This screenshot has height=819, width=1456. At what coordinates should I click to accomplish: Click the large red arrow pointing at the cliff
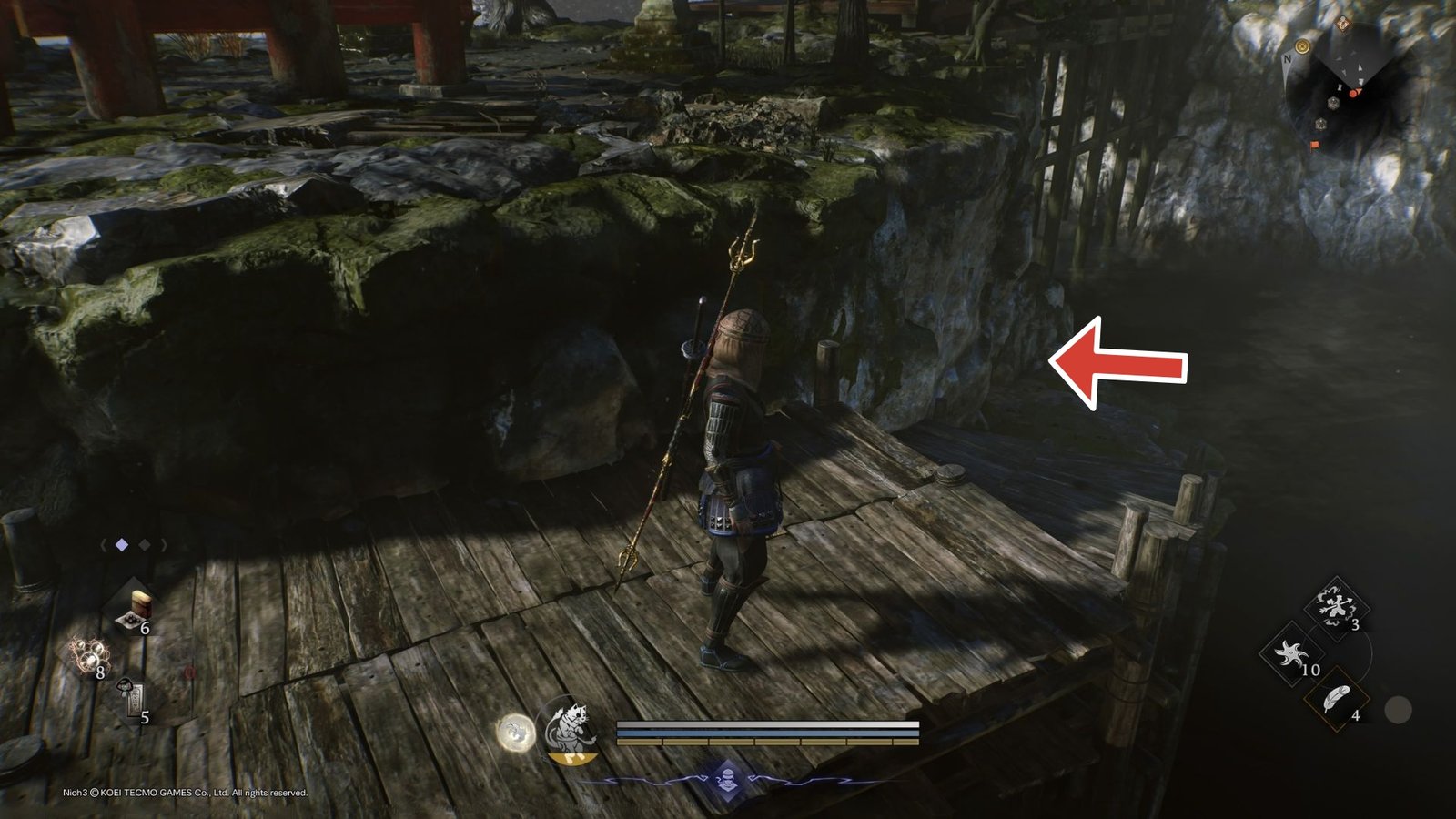coord(1119,364)
